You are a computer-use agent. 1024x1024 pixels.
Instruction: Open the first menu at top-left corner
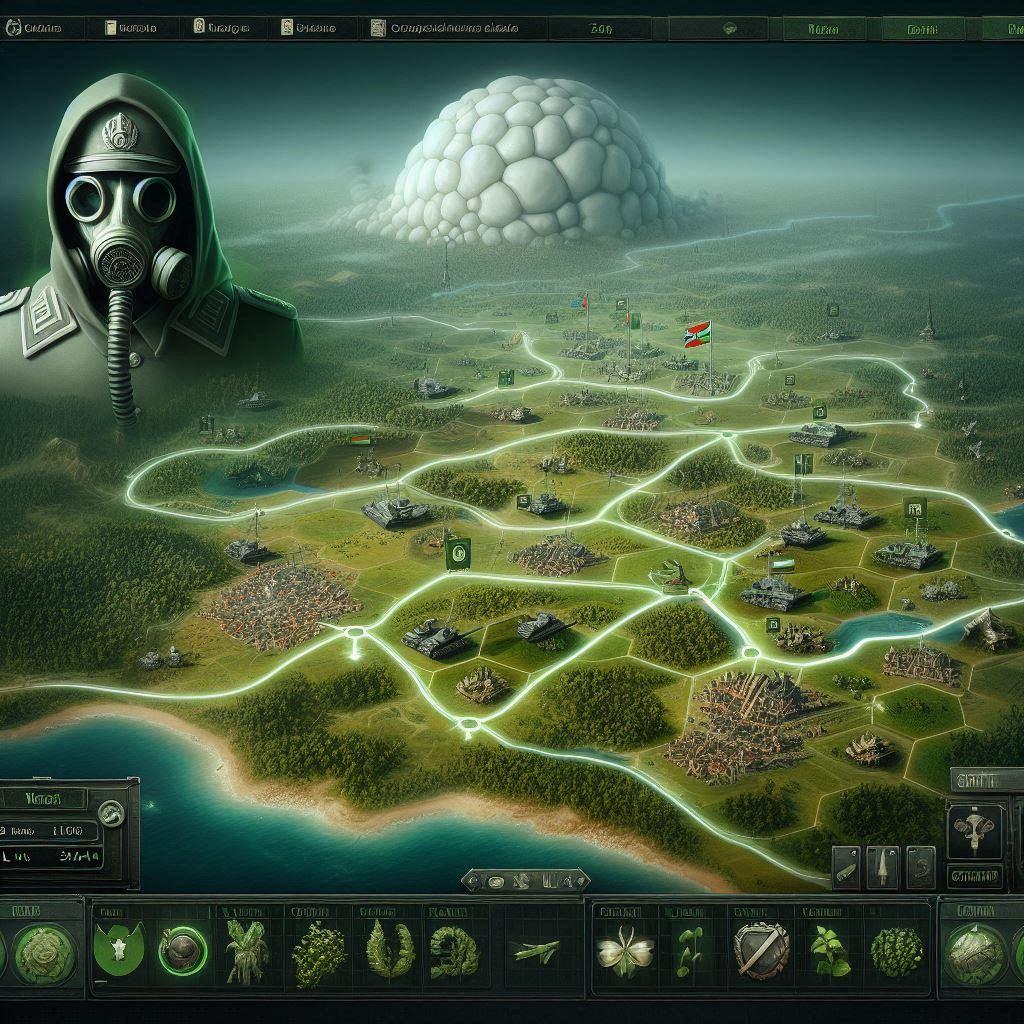37,29
